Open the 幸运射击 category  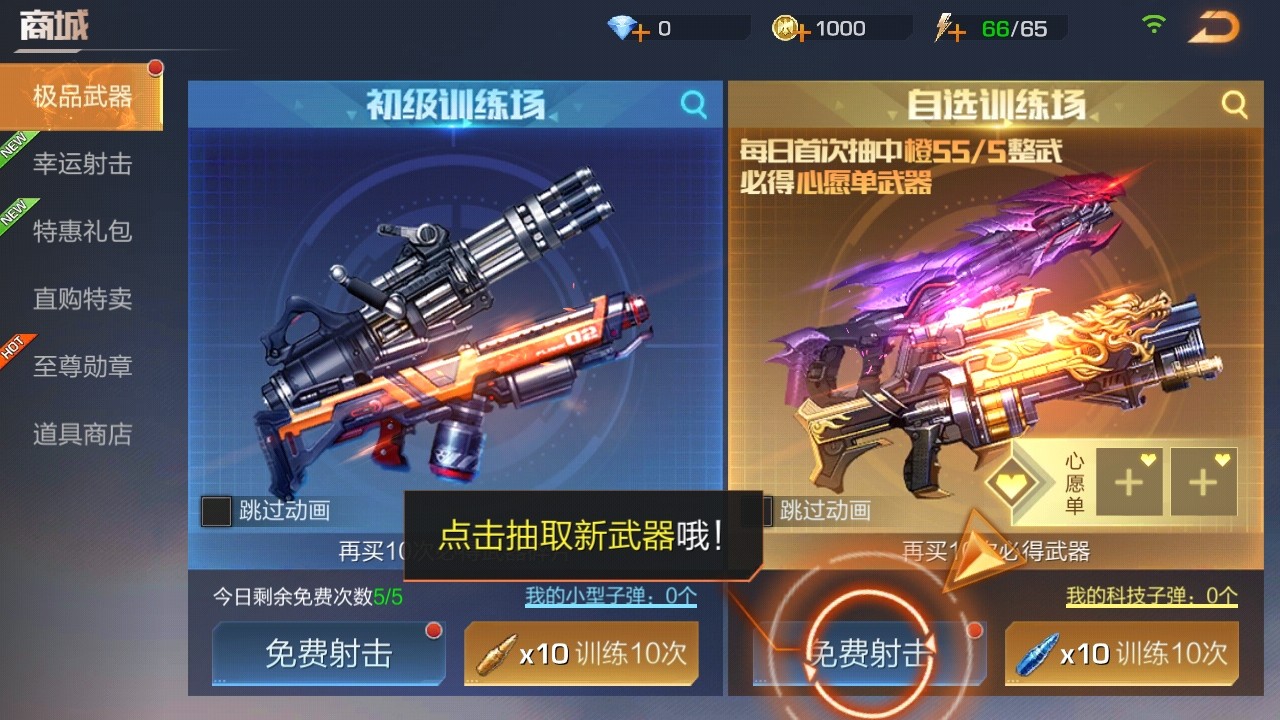pos(82,164)
